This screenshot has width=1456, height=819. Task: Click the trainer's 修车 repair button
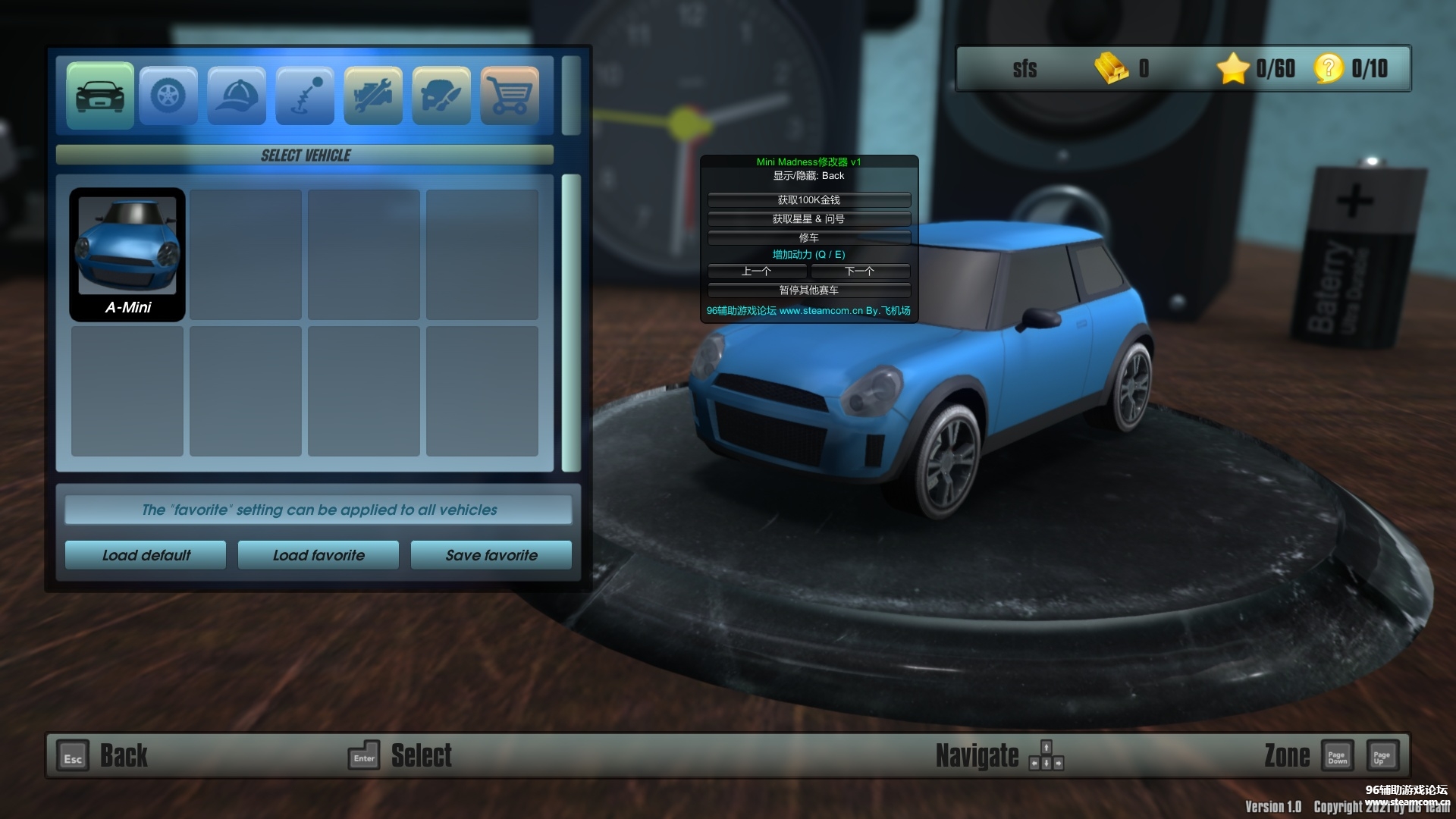pyautogui.click(x=808, y=237)
